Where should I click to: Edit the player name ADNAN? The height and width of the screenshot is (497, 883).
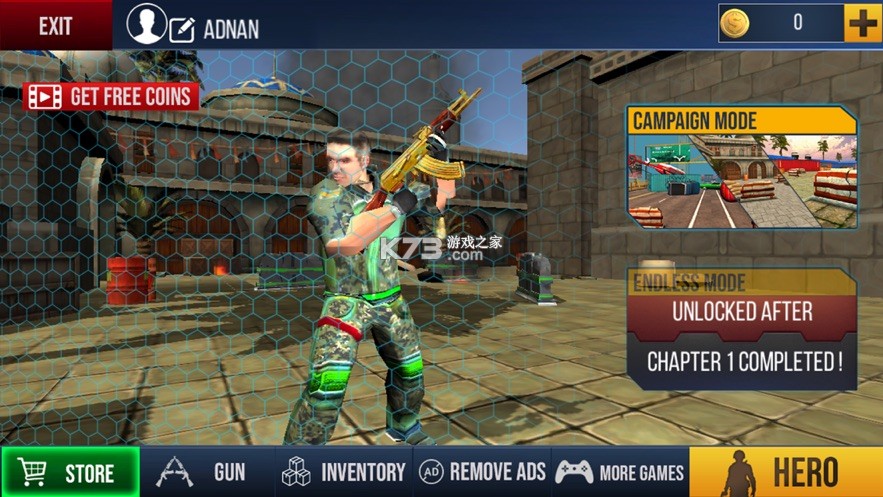[183, 30]
